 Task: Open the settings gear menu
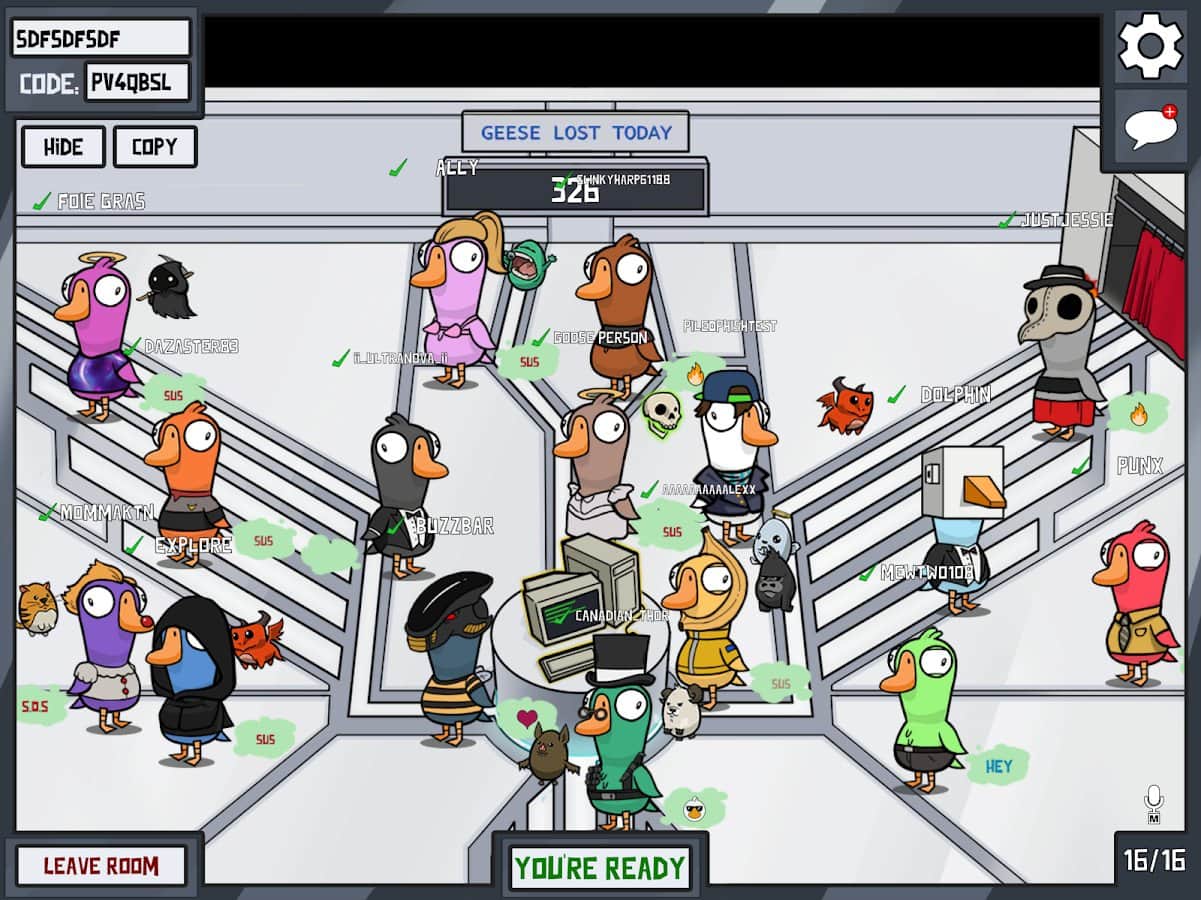(1149, 45)
